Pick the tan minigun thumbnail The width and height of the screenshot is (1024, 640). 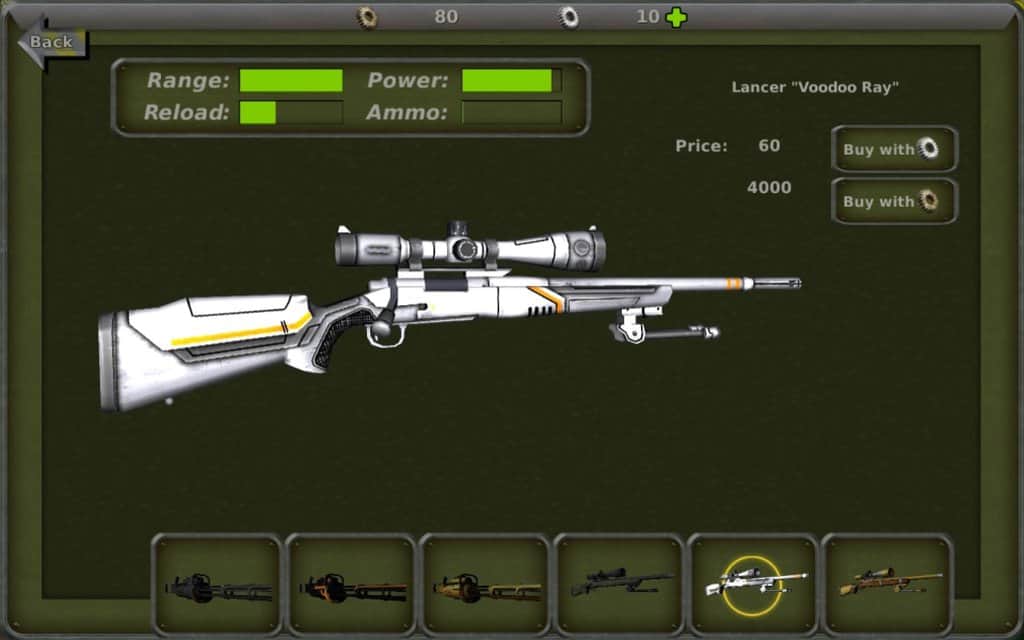486,585
